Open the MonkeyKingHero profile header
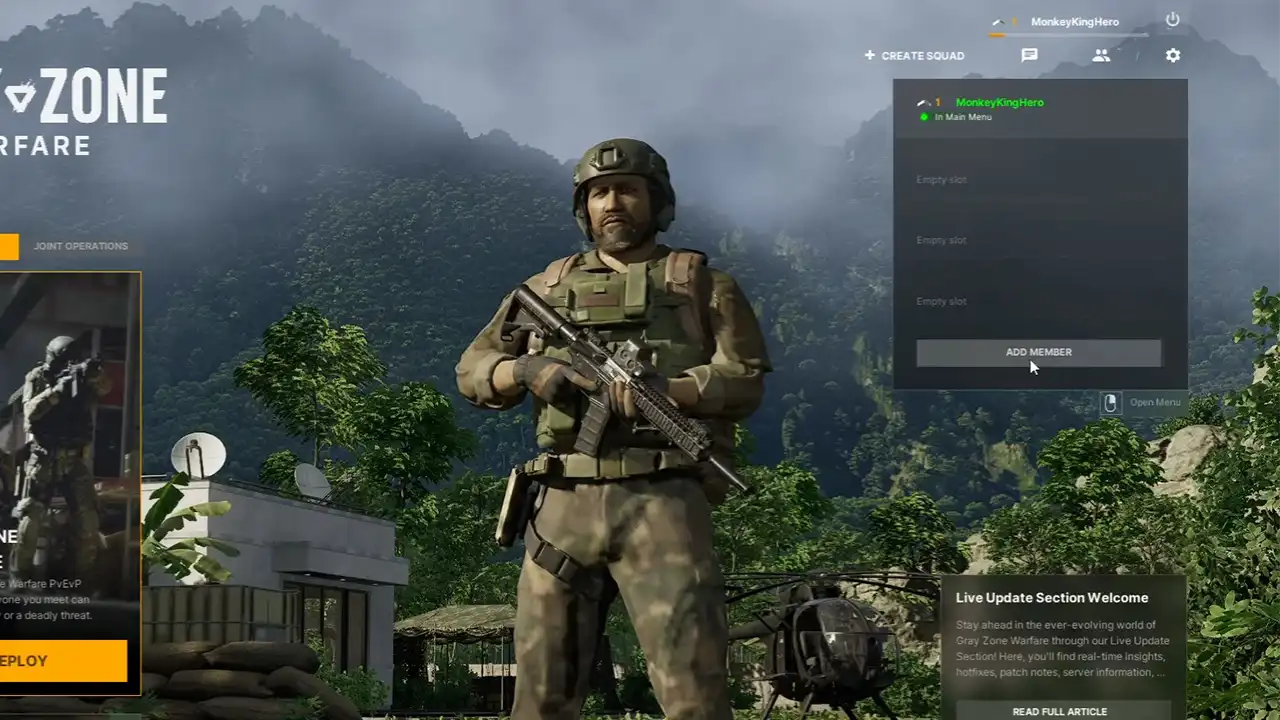This screenshot has height=720, width=1280. pos(1074,22)
